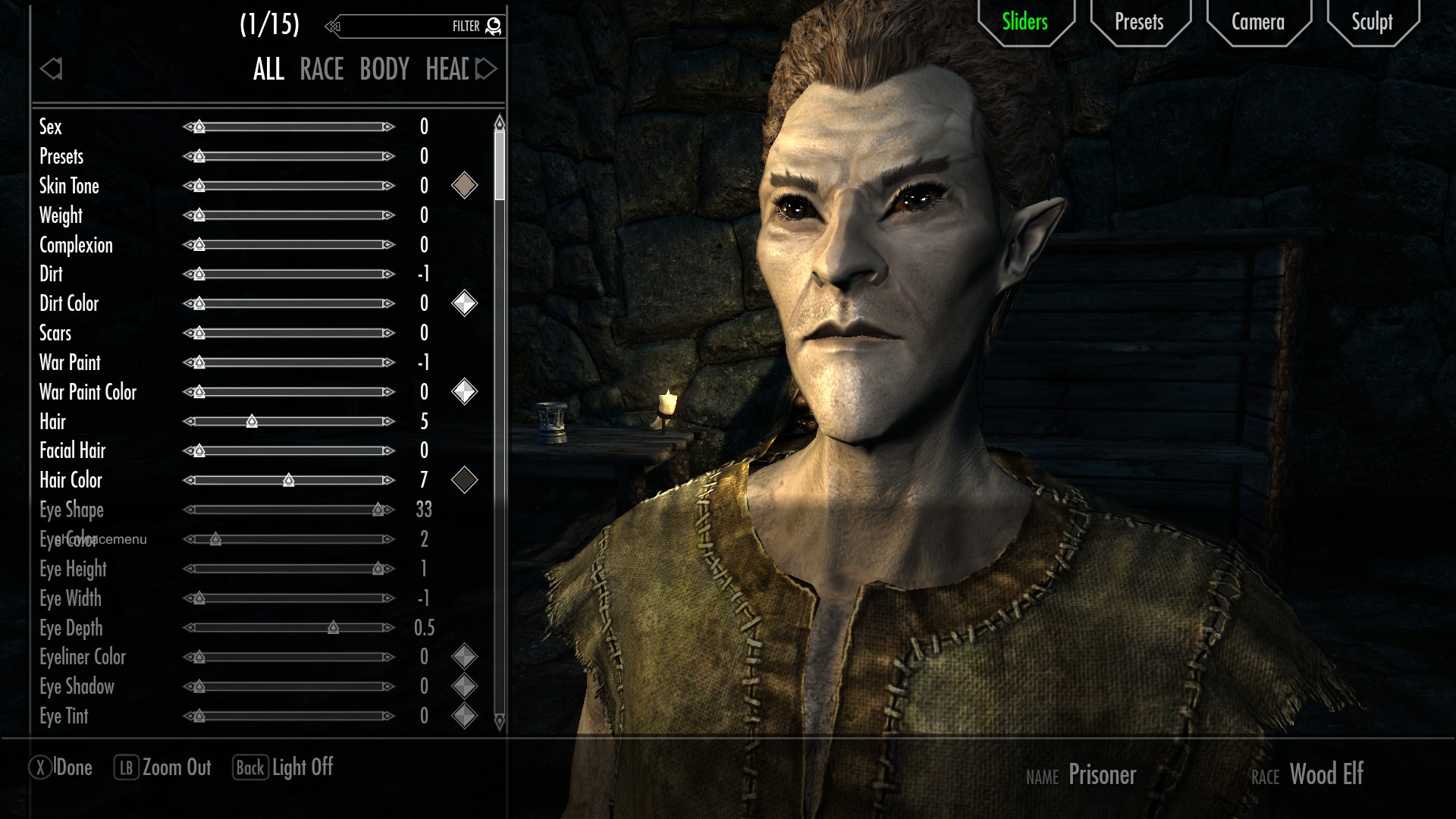Increase the Weight slider with its right arrow
Screen dimensions: 1456x819
pos(388,215)
